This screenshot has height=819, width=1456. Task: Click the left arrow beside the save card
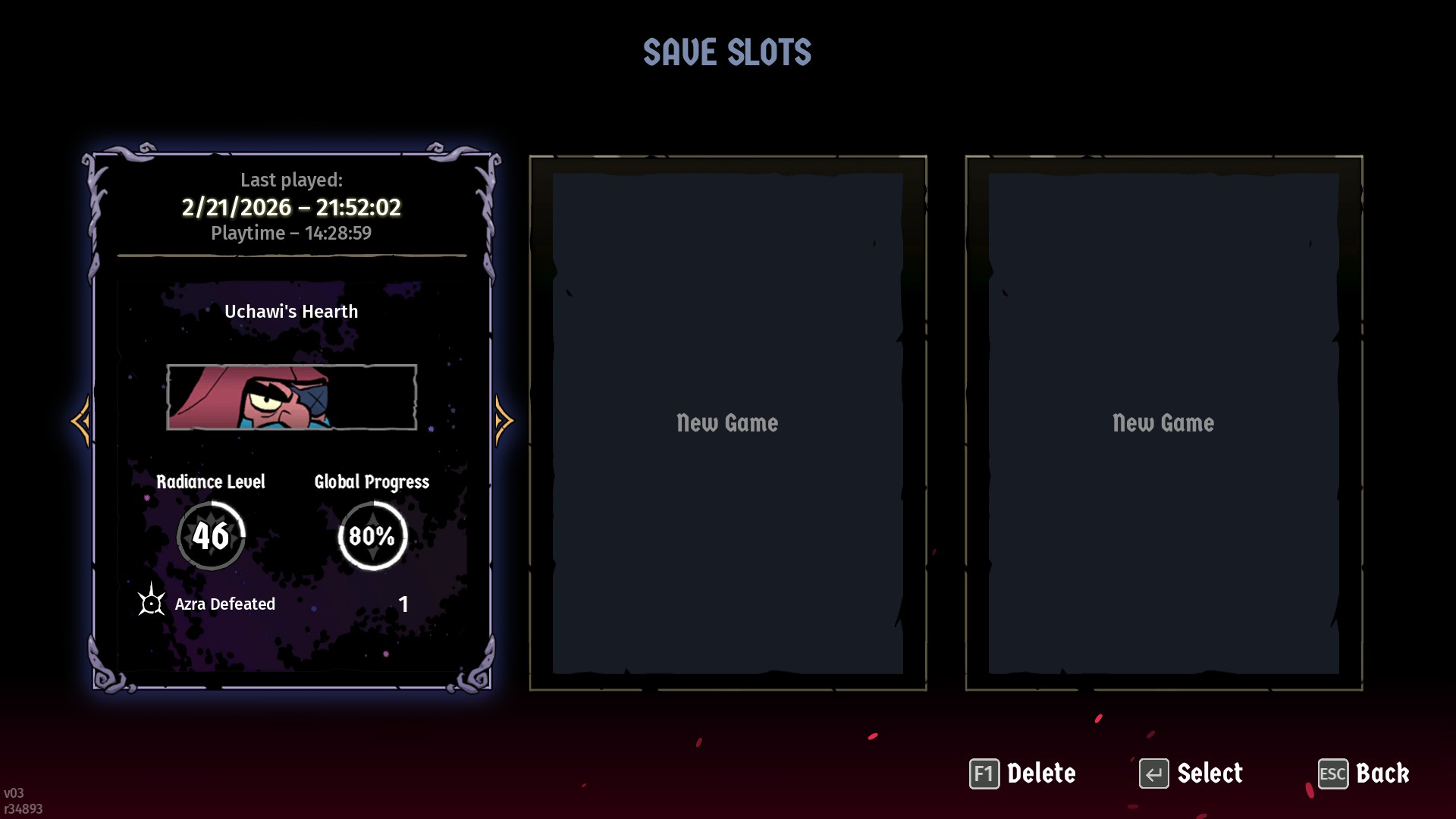[81, 421]
